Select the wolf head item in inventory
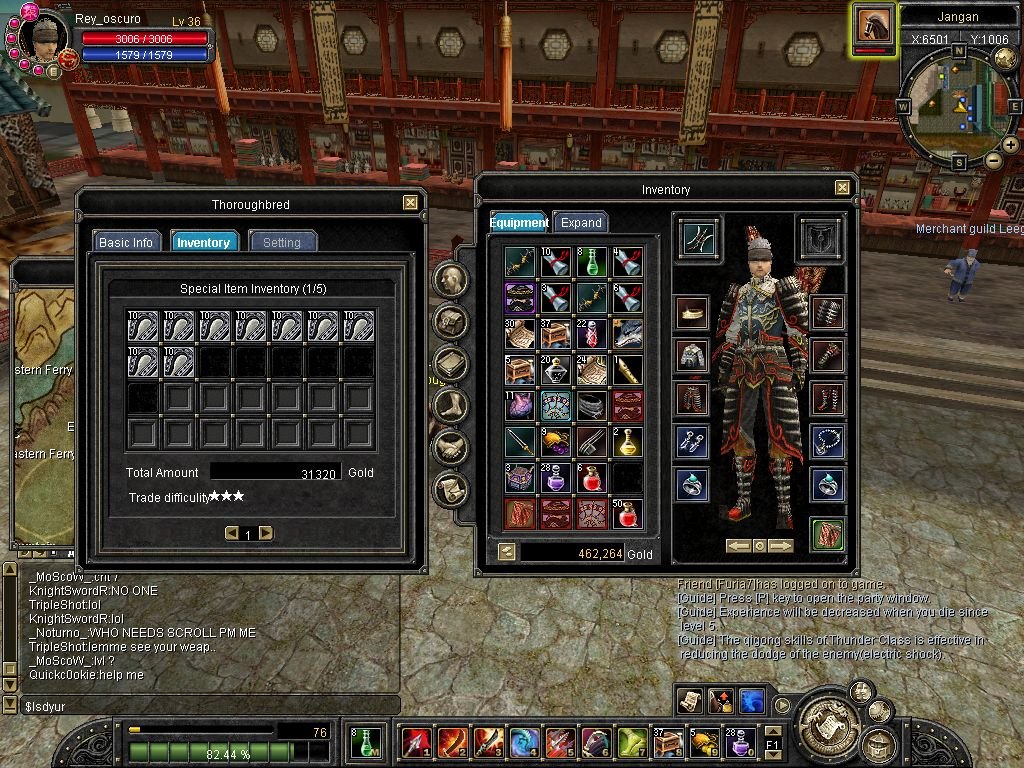The height and width of the screenshot is (768, 1024). click(627, 334)
